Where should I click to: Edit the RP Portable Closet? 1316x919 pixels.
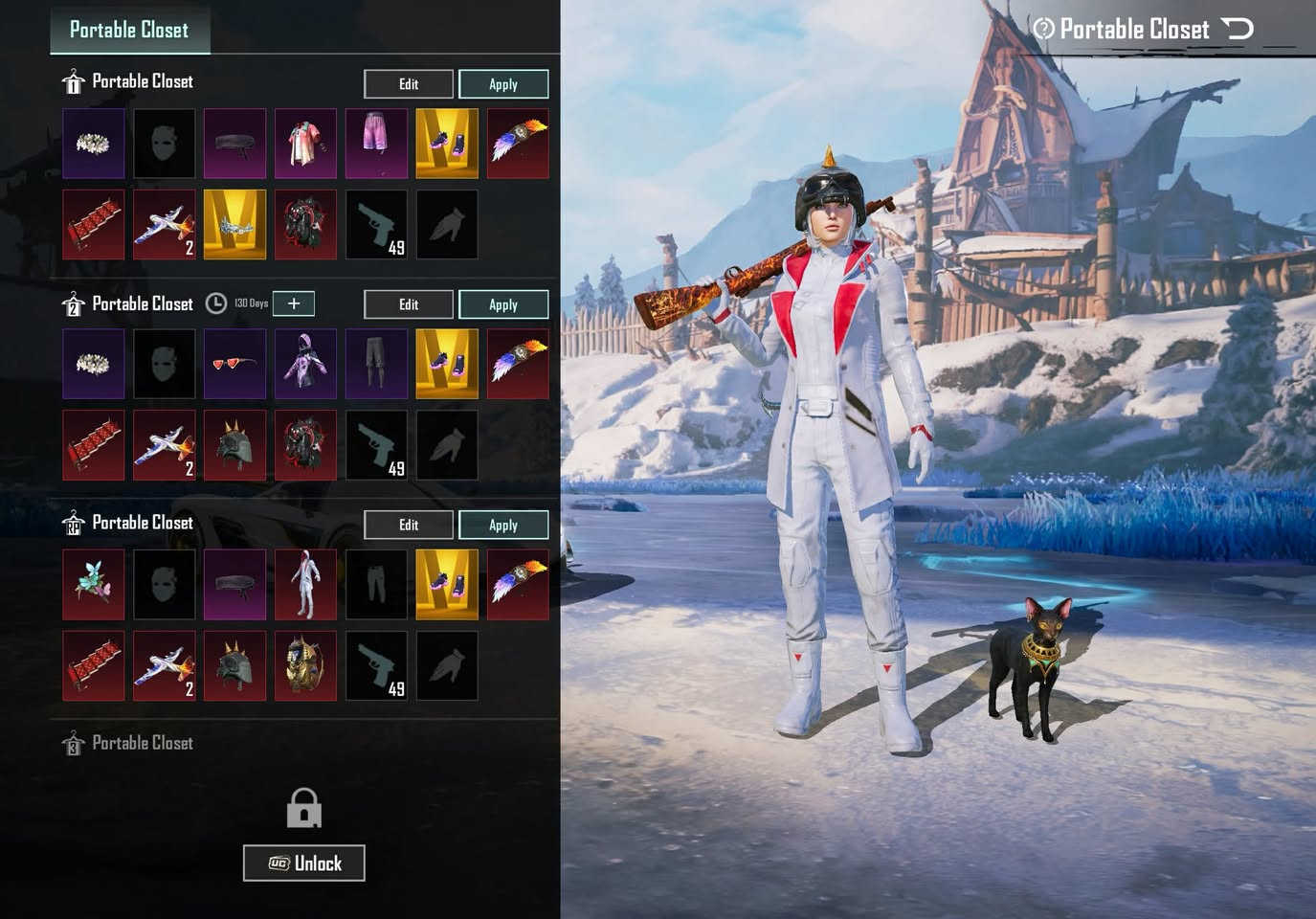(x=409, y=525)
